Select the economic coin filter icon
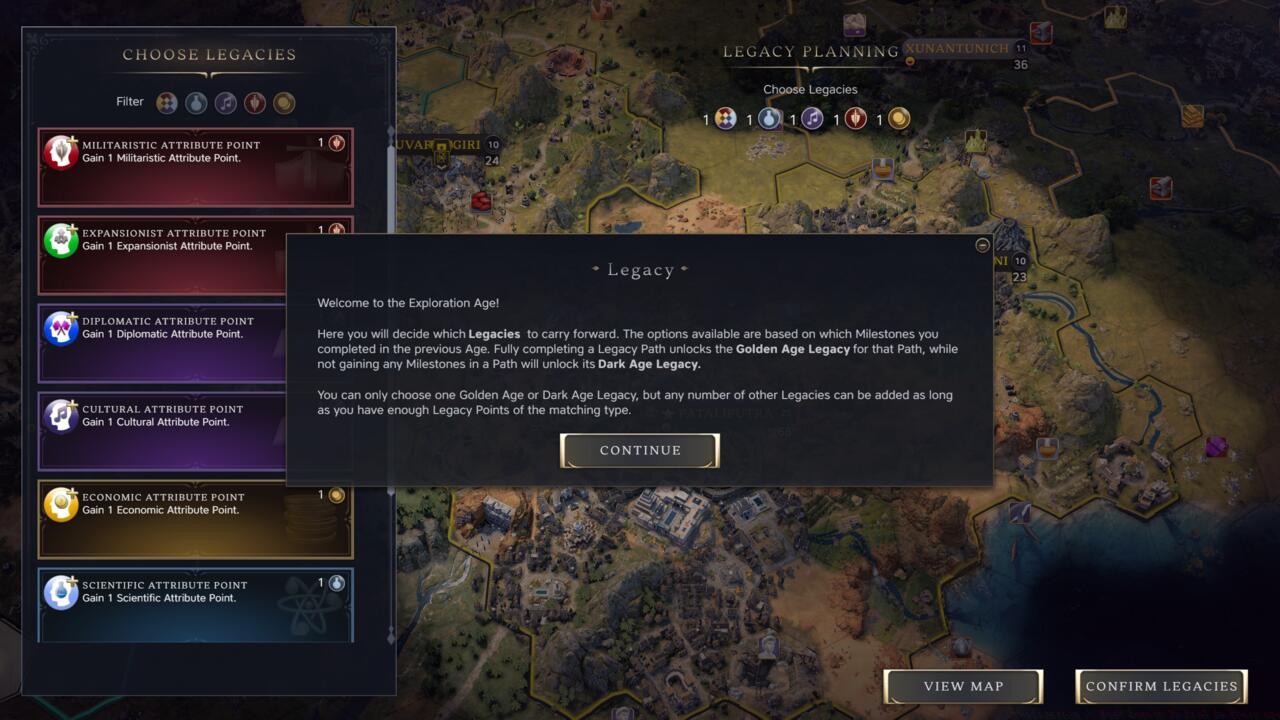Screen dimensions: 1280x720 pos(284,101)
